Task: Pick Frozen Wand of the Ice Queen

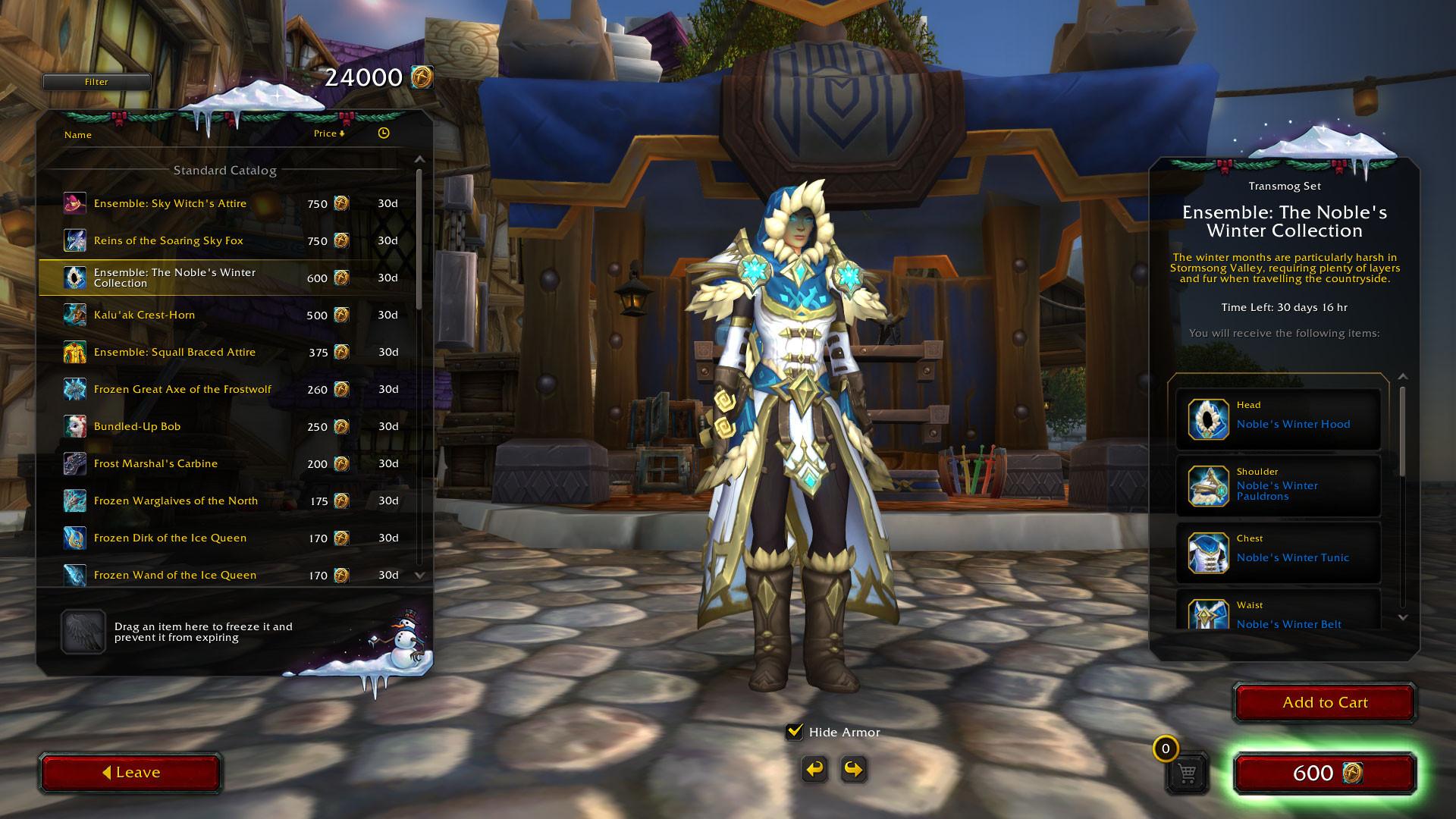Action: (174, 575)
